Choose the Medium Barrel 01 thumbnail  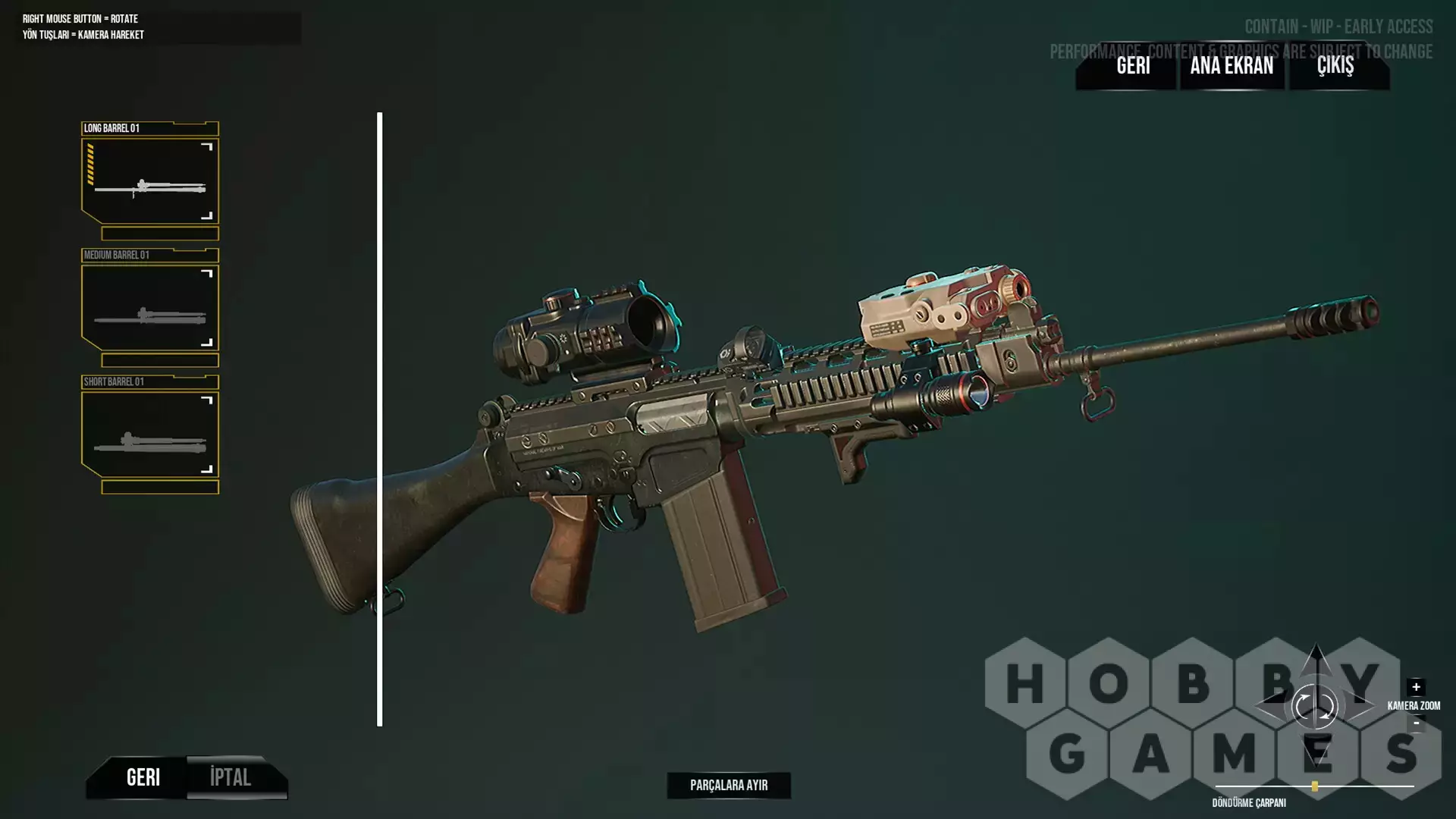(x=150, y=307)
